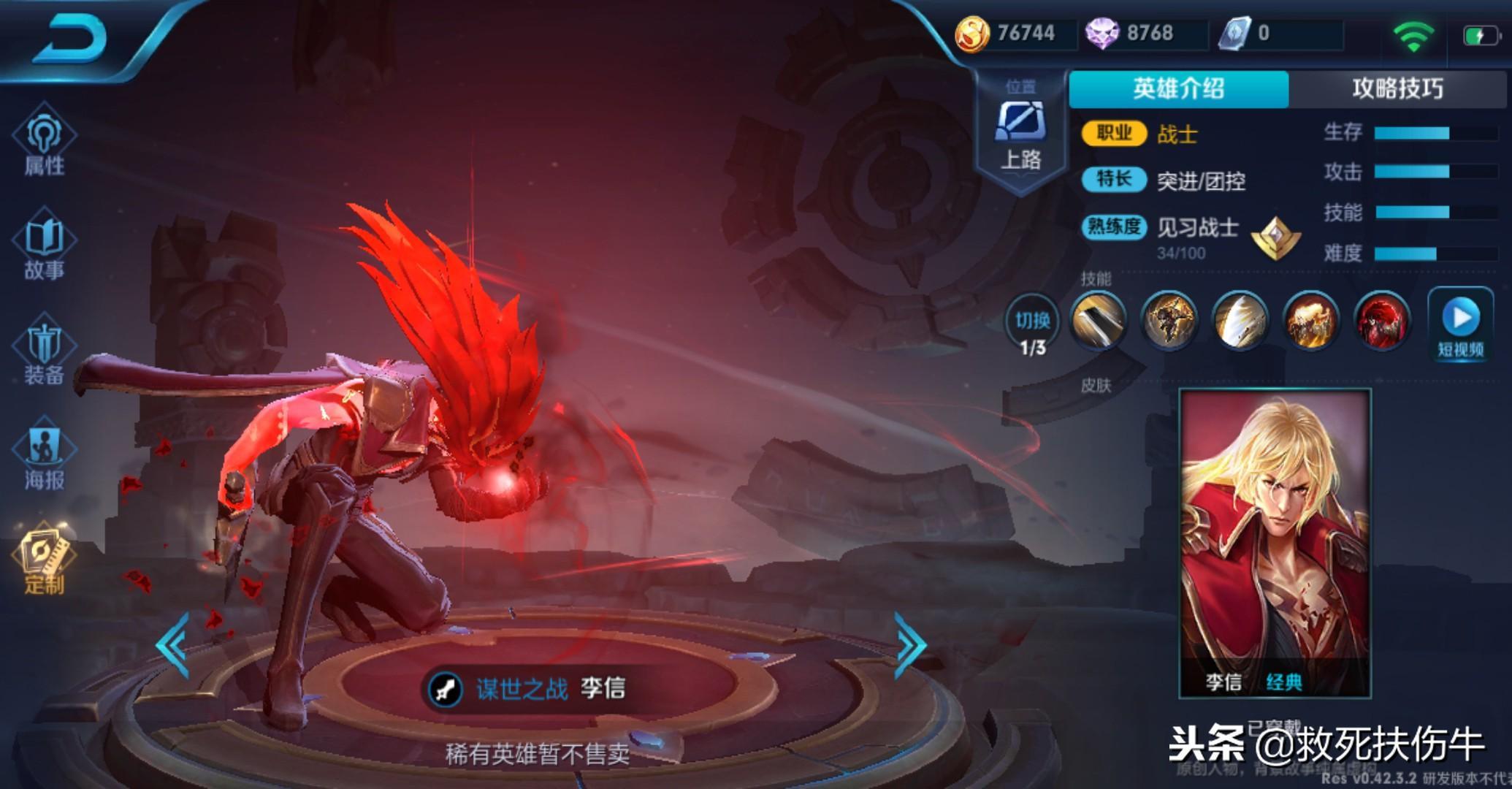View the red-haired ultimate skill icon
This screenshot has height=789, width=1512.
pyautogui.click(x=1381, y=320)
